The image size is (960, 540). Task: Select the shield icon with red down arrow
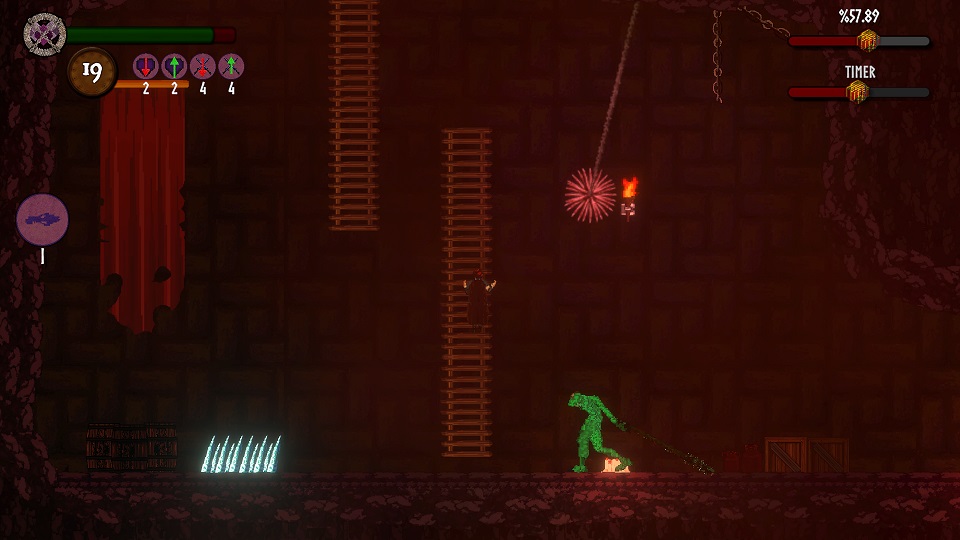pyautogui.click(x=146, y=67)
